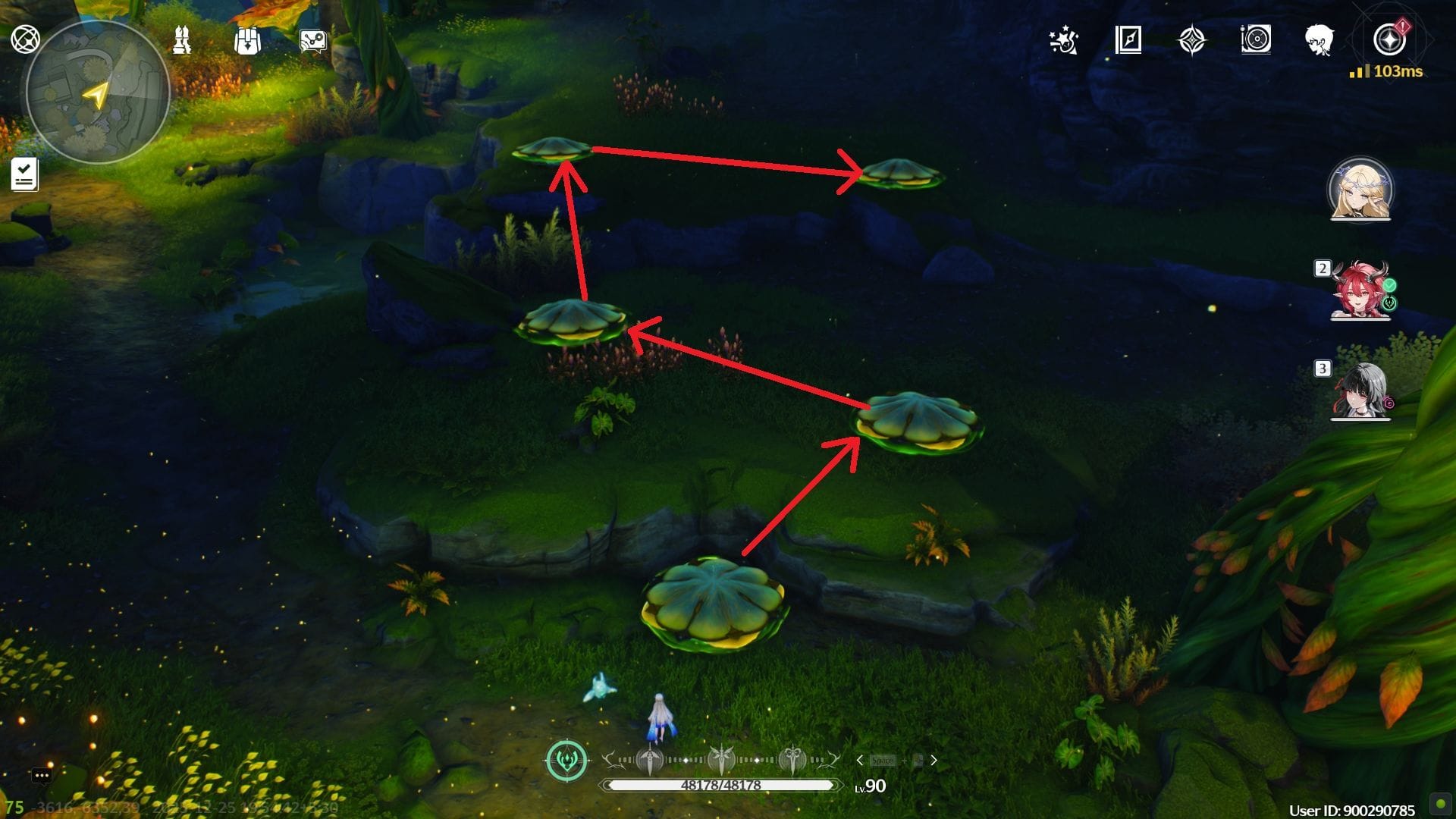
Task: Toggle the quest tracker checklist panel
Action: tap(25, 175)
